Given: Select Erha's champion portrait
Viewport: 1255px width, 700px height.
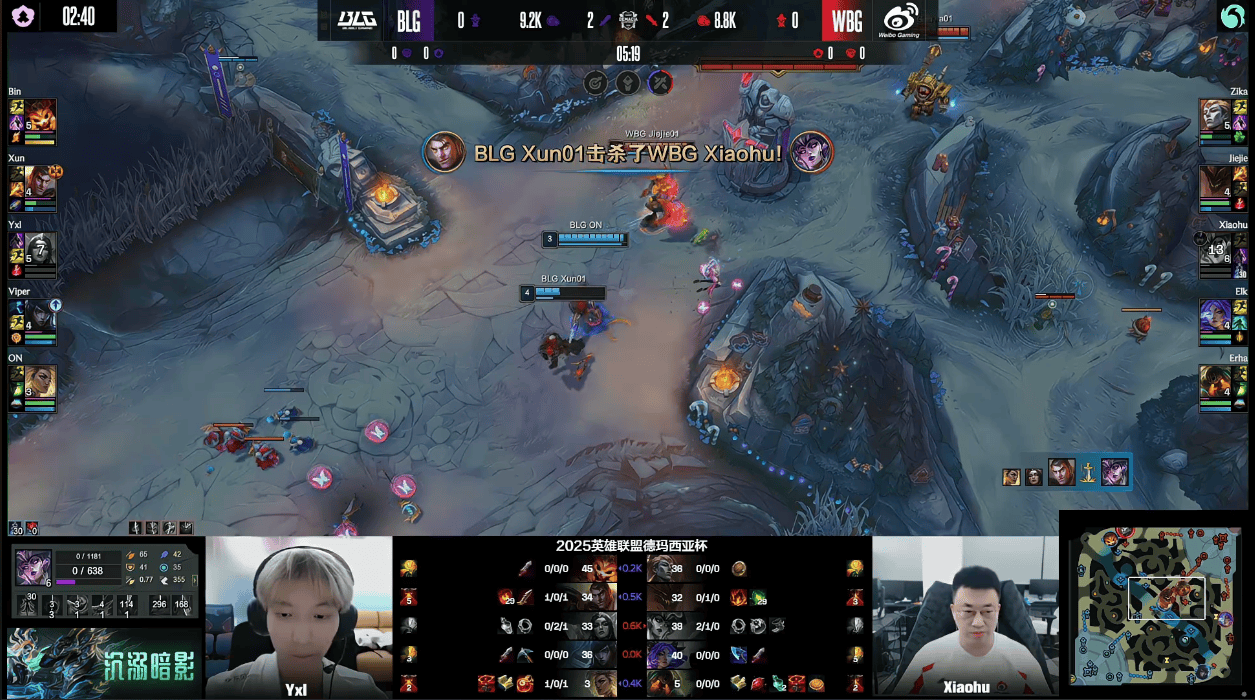Looking at the screenshot, I should click(1215, 382).
